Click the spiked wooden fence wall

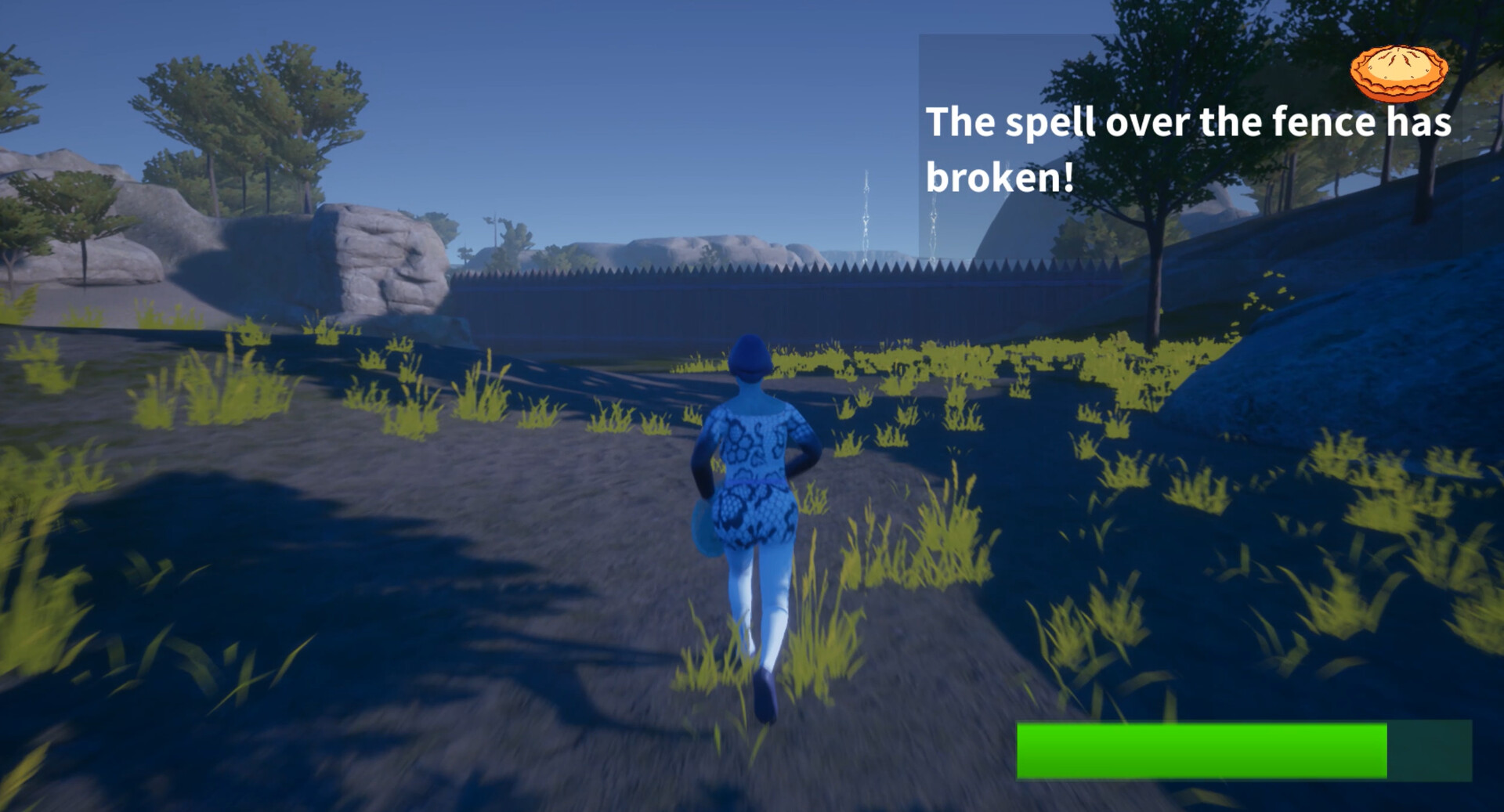pyautogui.click(x=666, y=298)
